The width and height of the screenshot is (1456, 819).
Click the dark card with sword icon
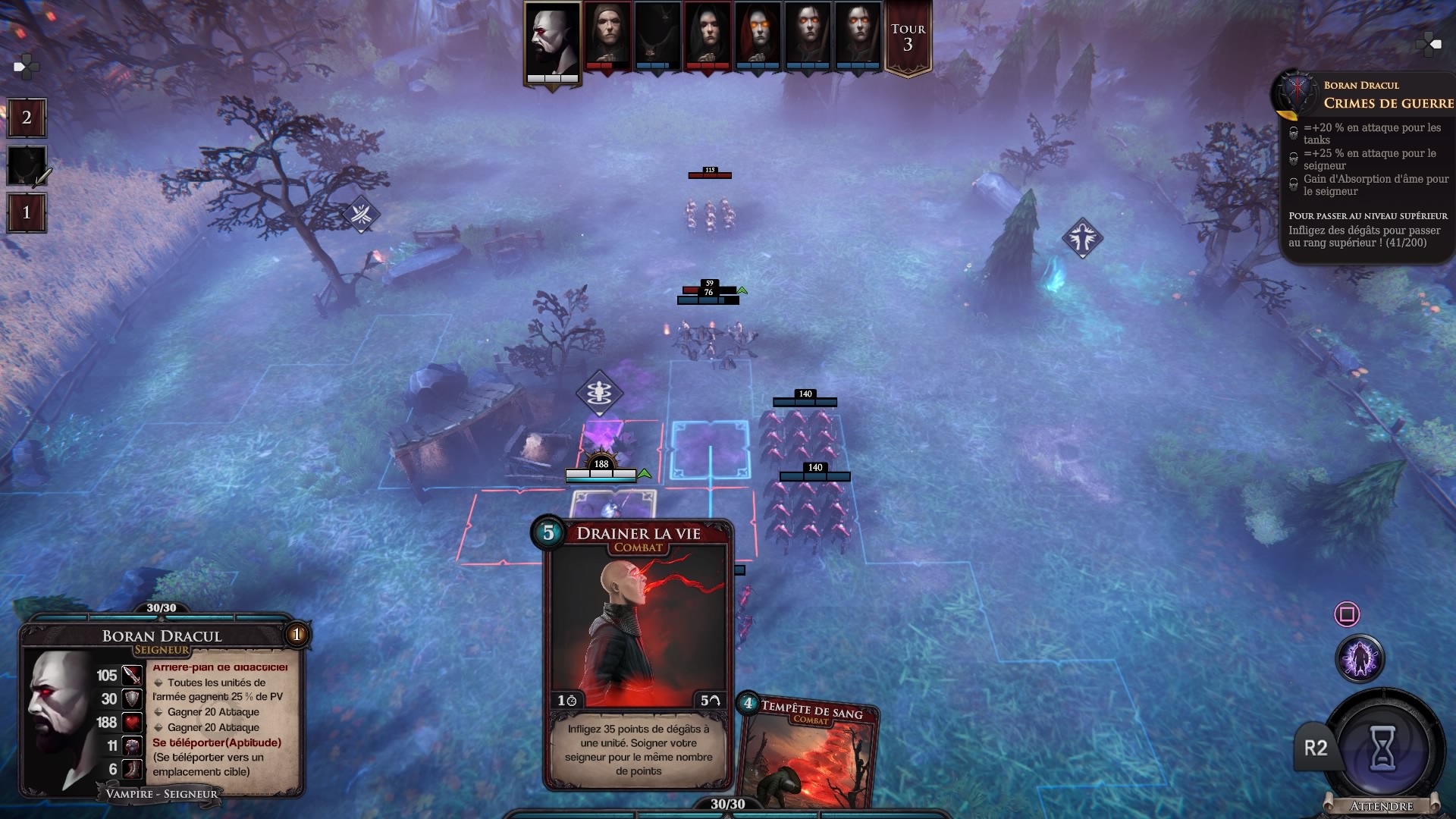click(27, 165)
